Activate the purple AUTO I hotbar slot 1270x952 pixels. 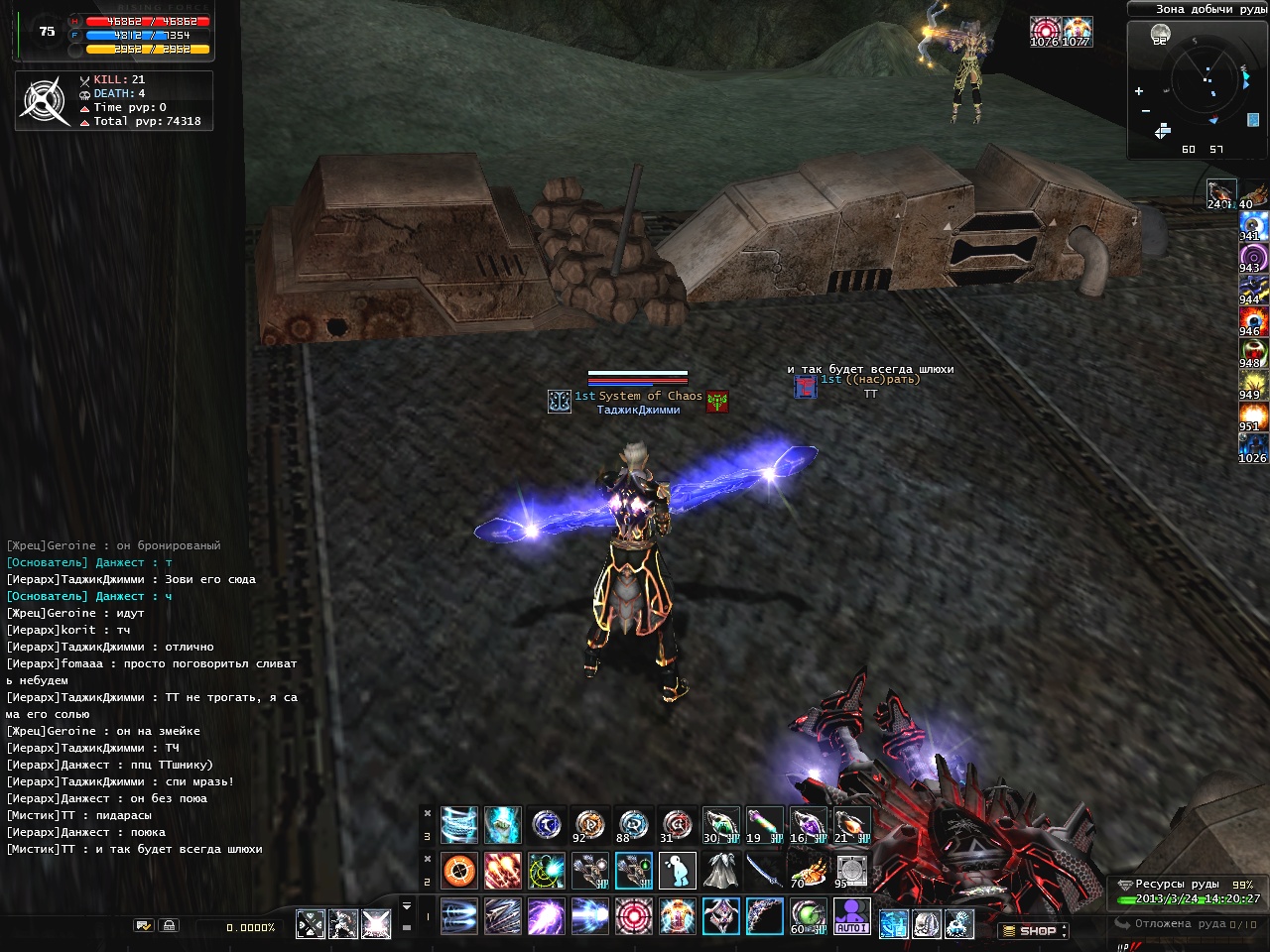[x=851, y=916]
